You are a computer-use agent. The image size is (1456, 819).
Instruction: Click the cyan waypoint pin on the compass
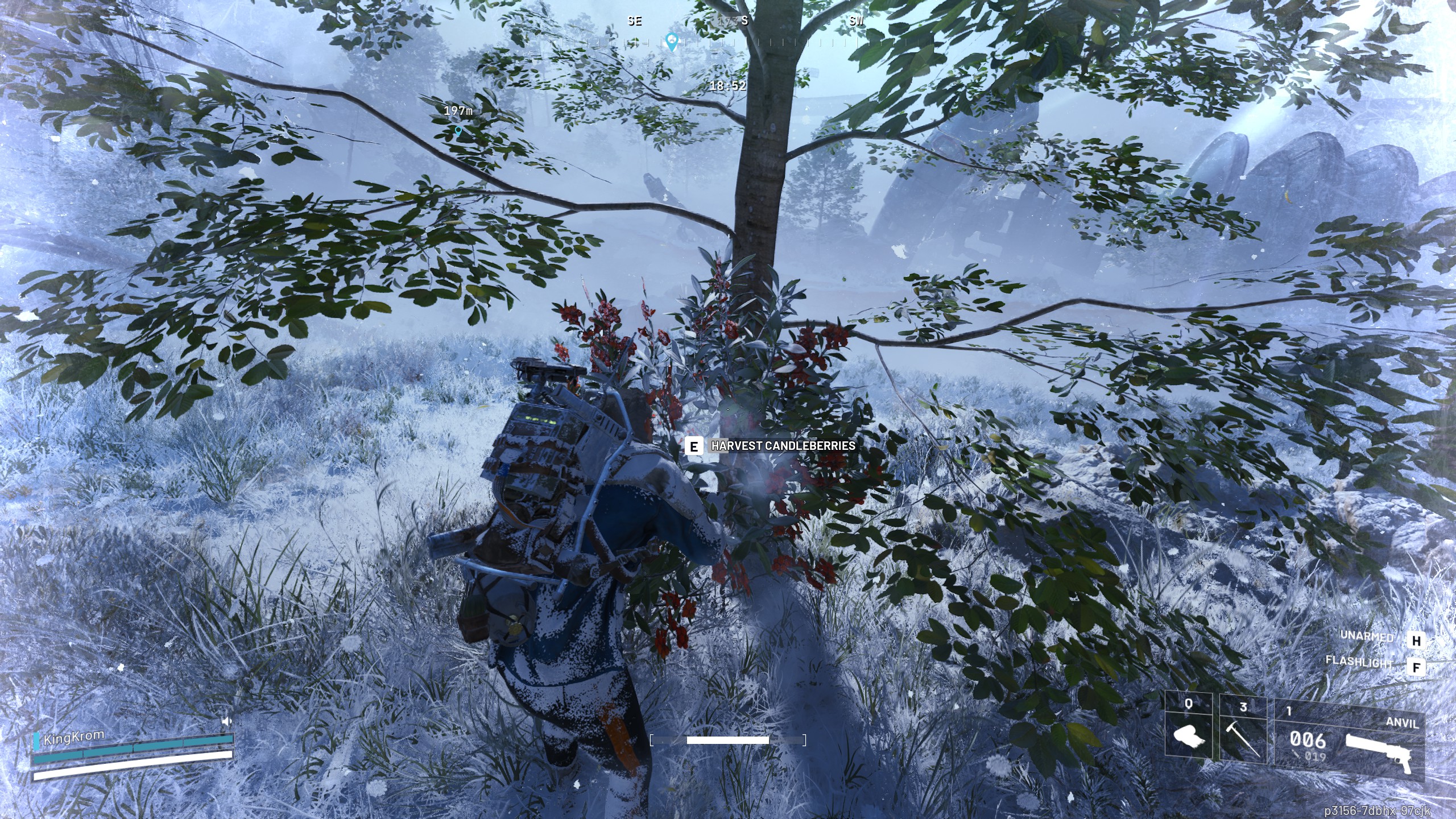point(673,41)
